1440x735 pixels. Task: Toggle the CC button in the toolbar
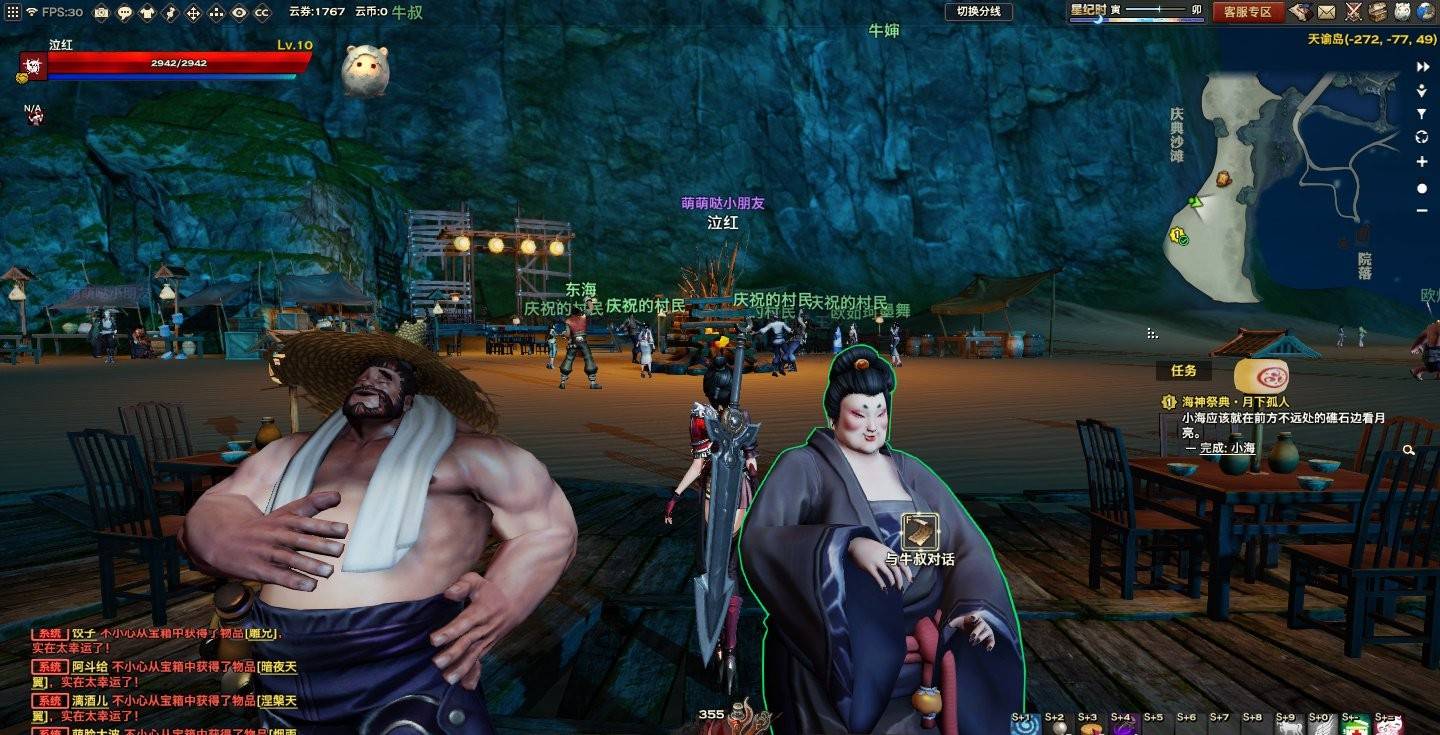[262, 13]
